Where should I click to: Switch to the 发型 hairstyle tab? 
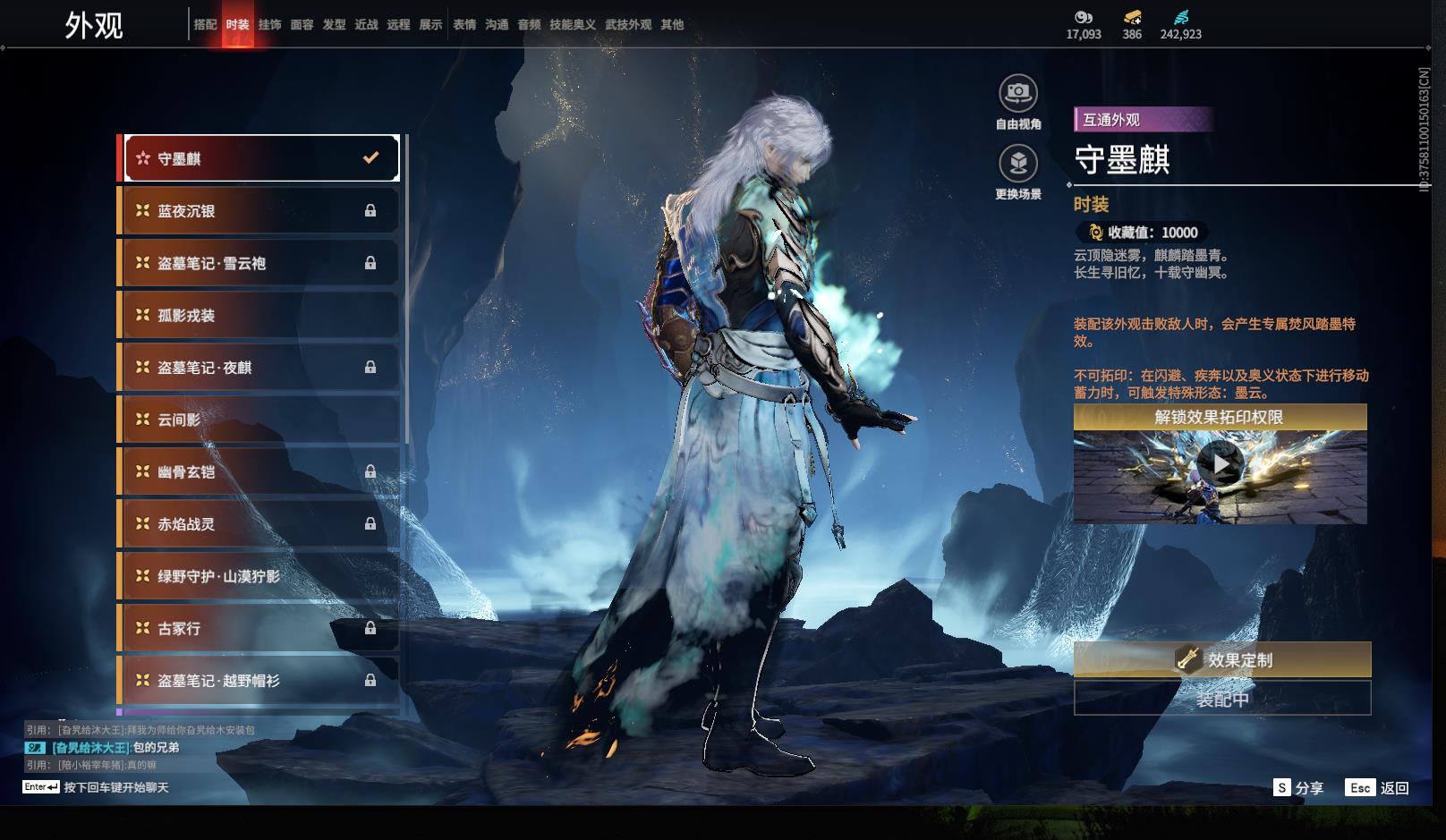(334, 24)
